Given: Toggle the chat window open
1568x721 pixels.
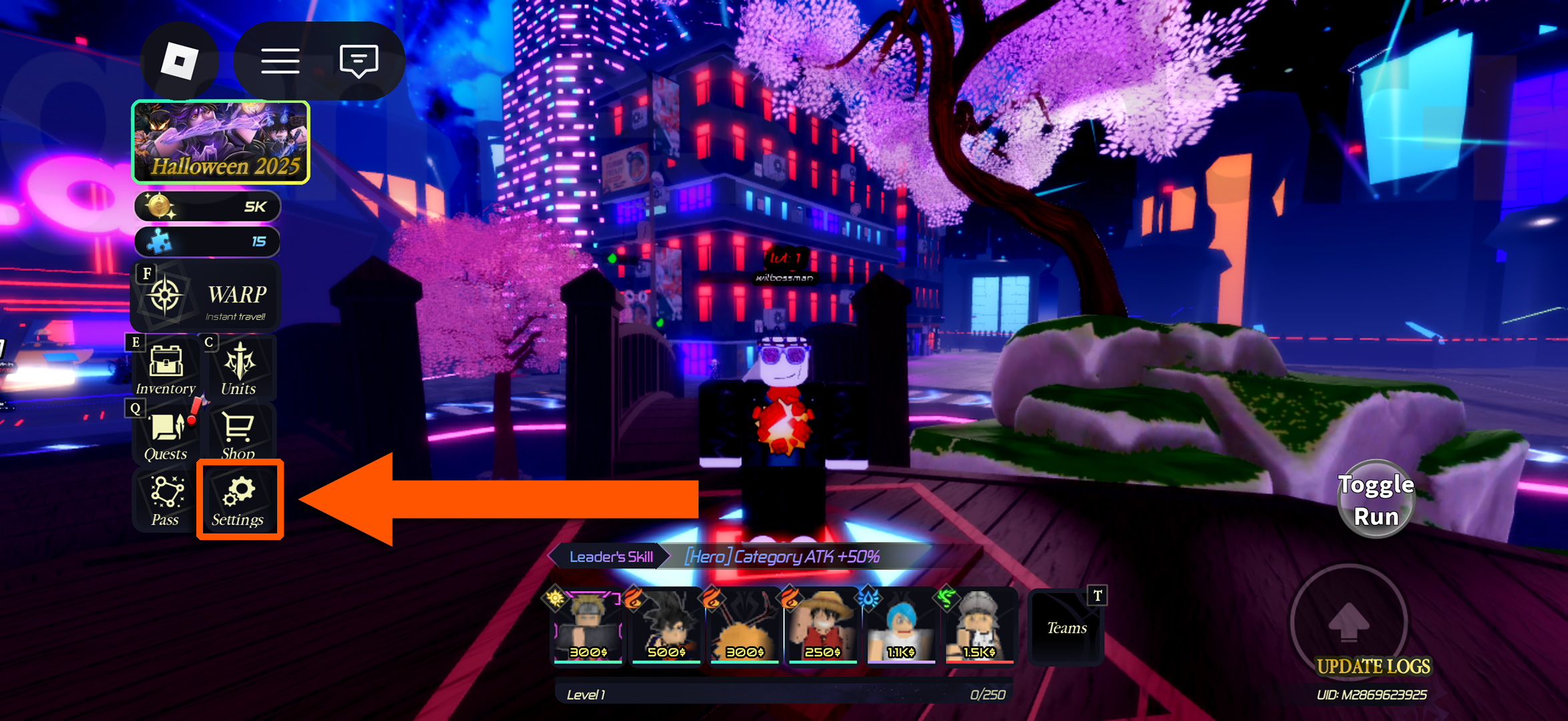Looking at the screenshot, I should 357,61.
